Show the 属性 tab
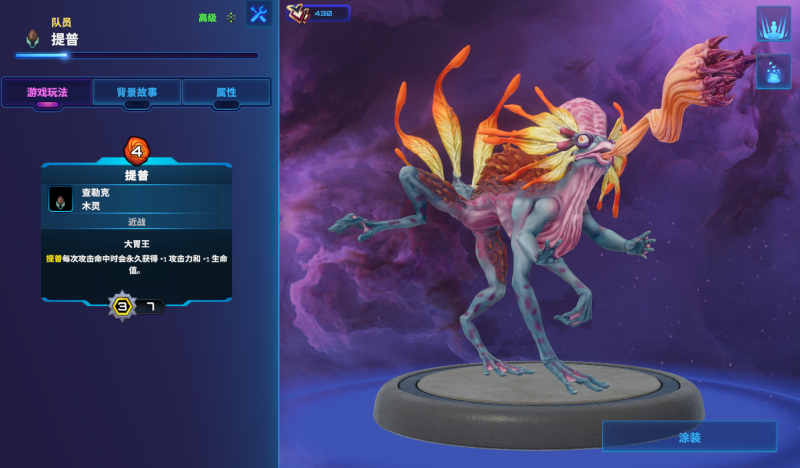This screenshot has height=468, width=800. 226,92
